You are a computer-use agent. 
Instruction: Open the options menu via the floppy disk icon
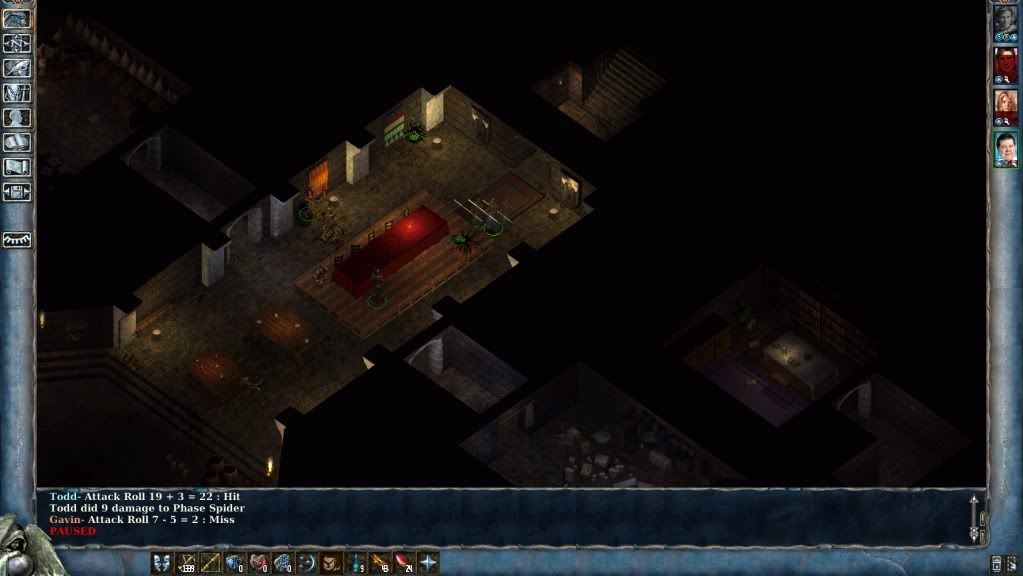pyautogui.click(x=18, y=191)
